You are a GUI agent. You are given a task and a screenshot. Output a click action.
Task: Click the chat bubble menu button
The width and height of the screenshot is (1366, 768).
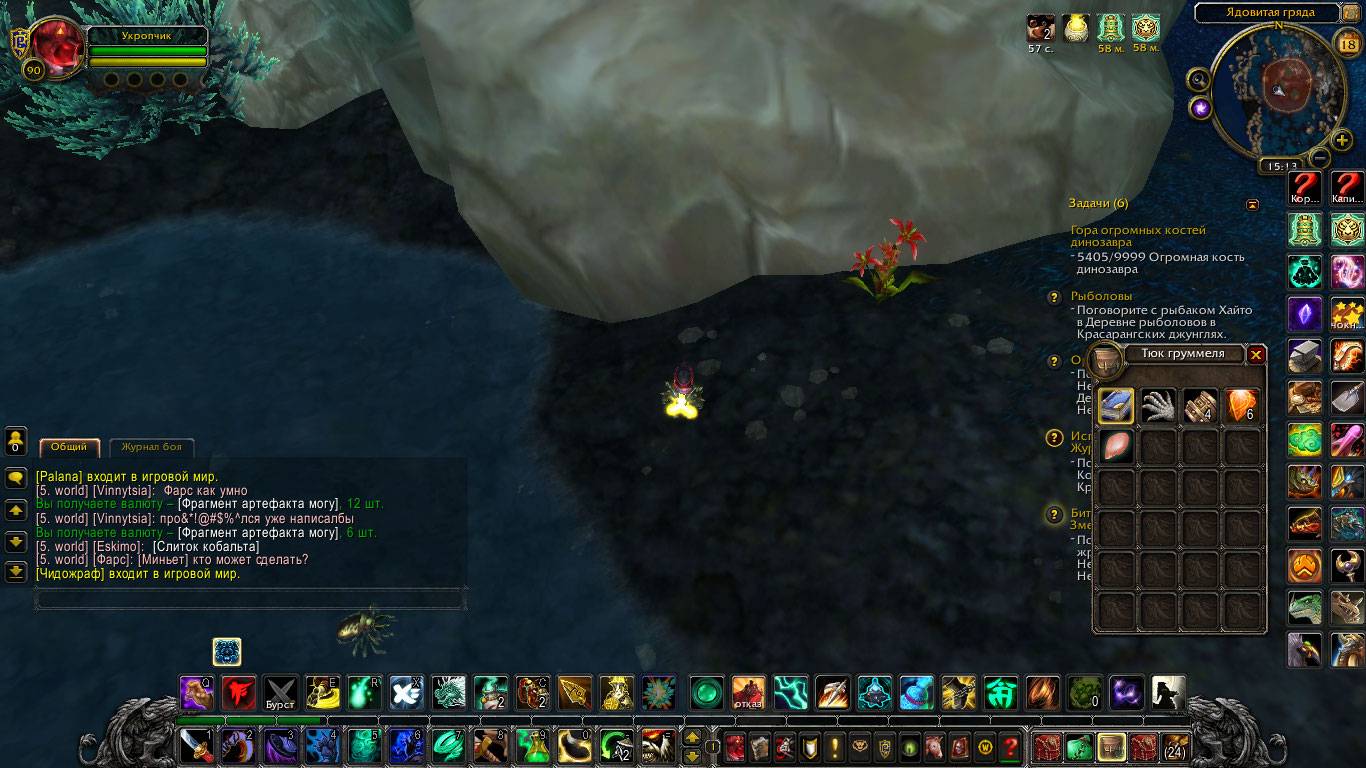tap(16, 478)
